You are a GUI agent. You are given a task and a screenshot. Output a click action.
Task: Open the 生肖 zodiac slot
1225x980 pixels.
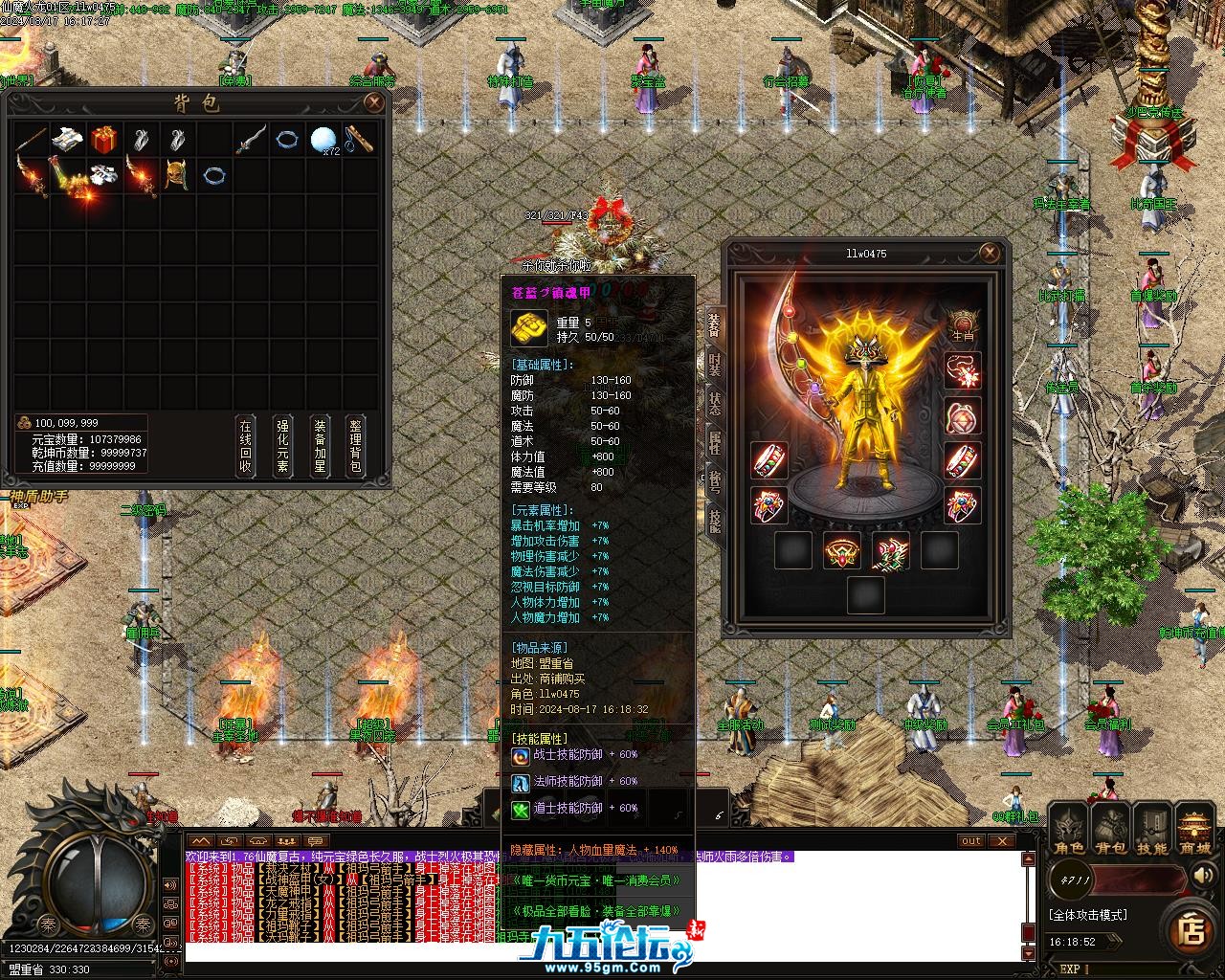(x=962, y=324)
